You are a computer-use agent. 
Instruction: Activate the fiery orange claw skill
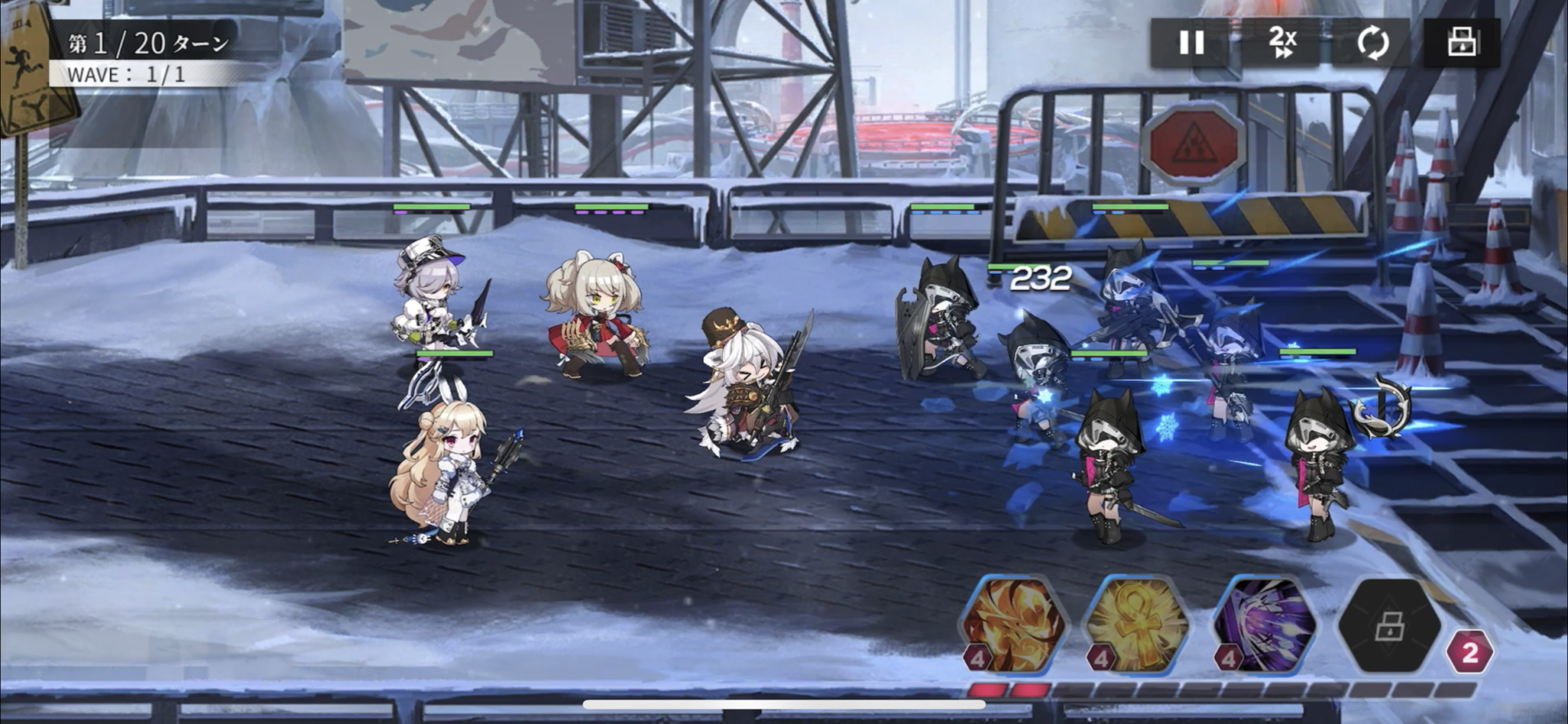click(x=1013, y=625)
